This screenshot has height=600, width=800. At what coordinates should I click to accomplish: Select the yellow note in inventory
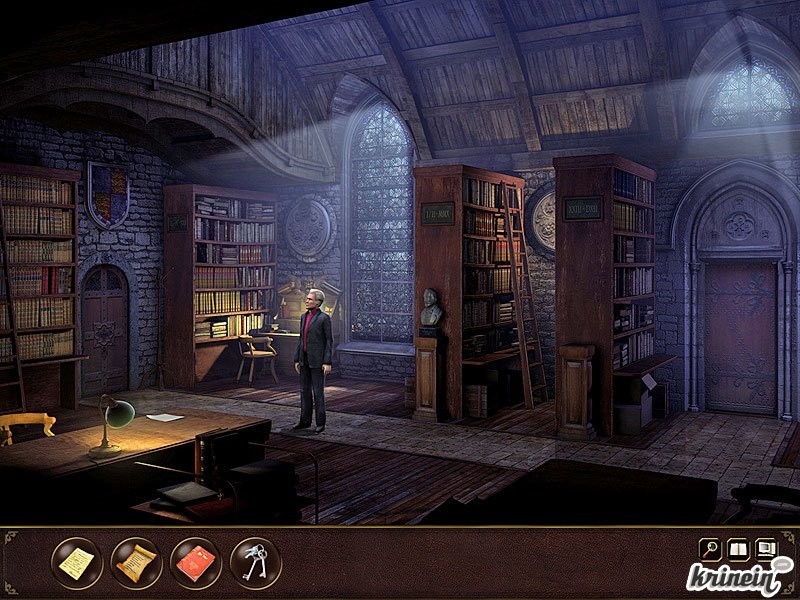[76, 563]
